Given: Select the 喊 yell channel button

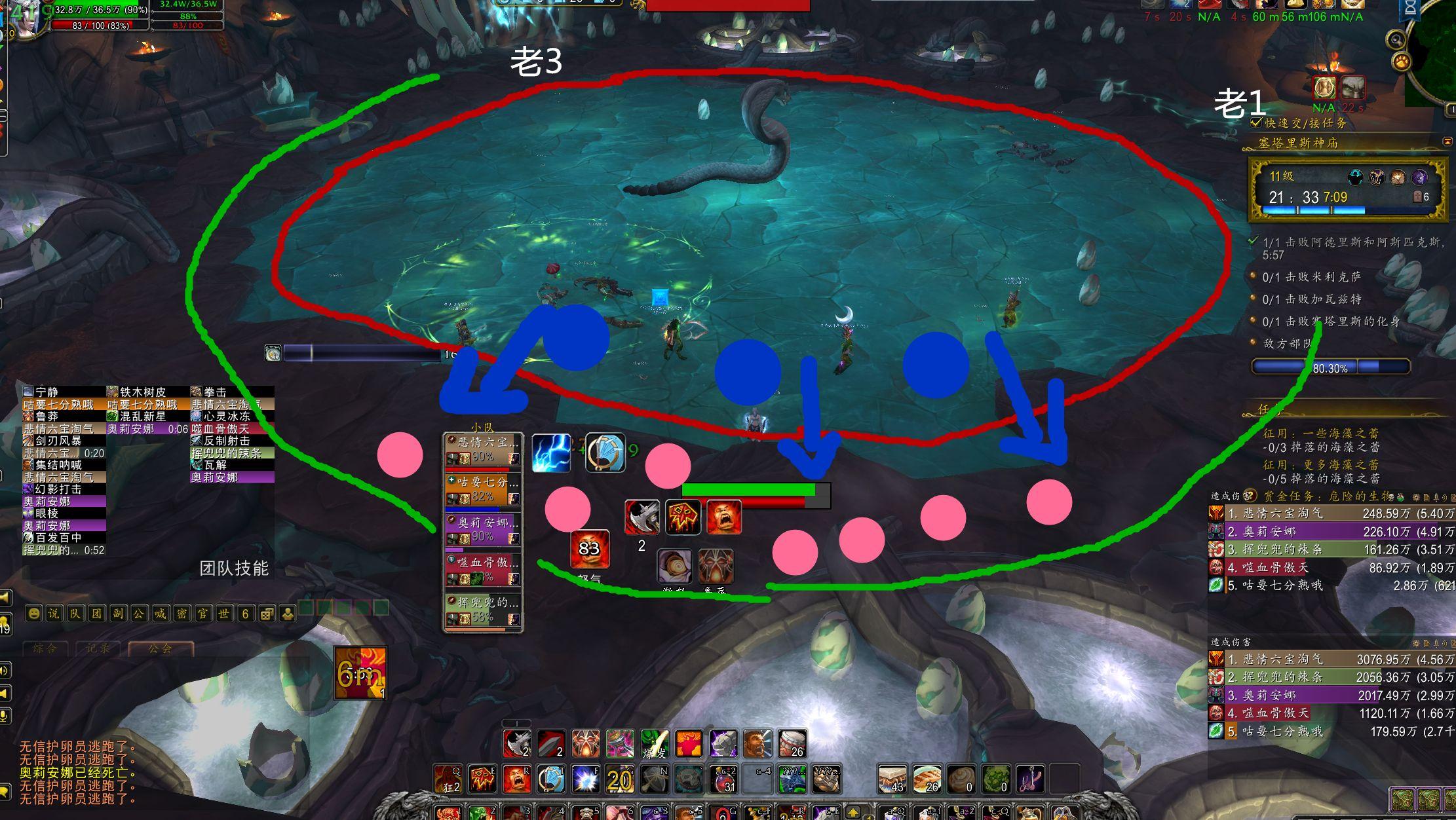Looking at the screenshot, I should coord(160,614).
